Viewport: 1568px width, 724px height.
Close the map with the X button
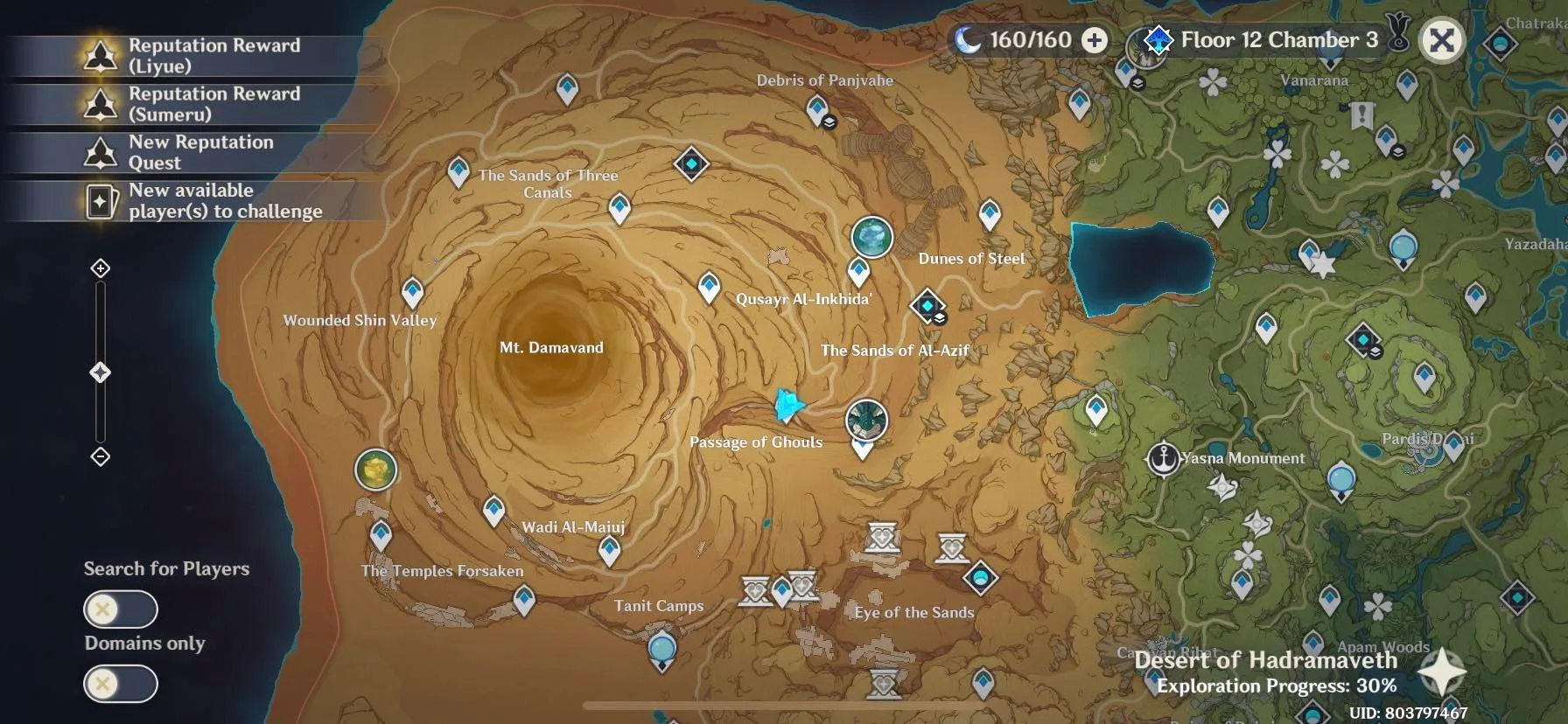[1441, 40]
